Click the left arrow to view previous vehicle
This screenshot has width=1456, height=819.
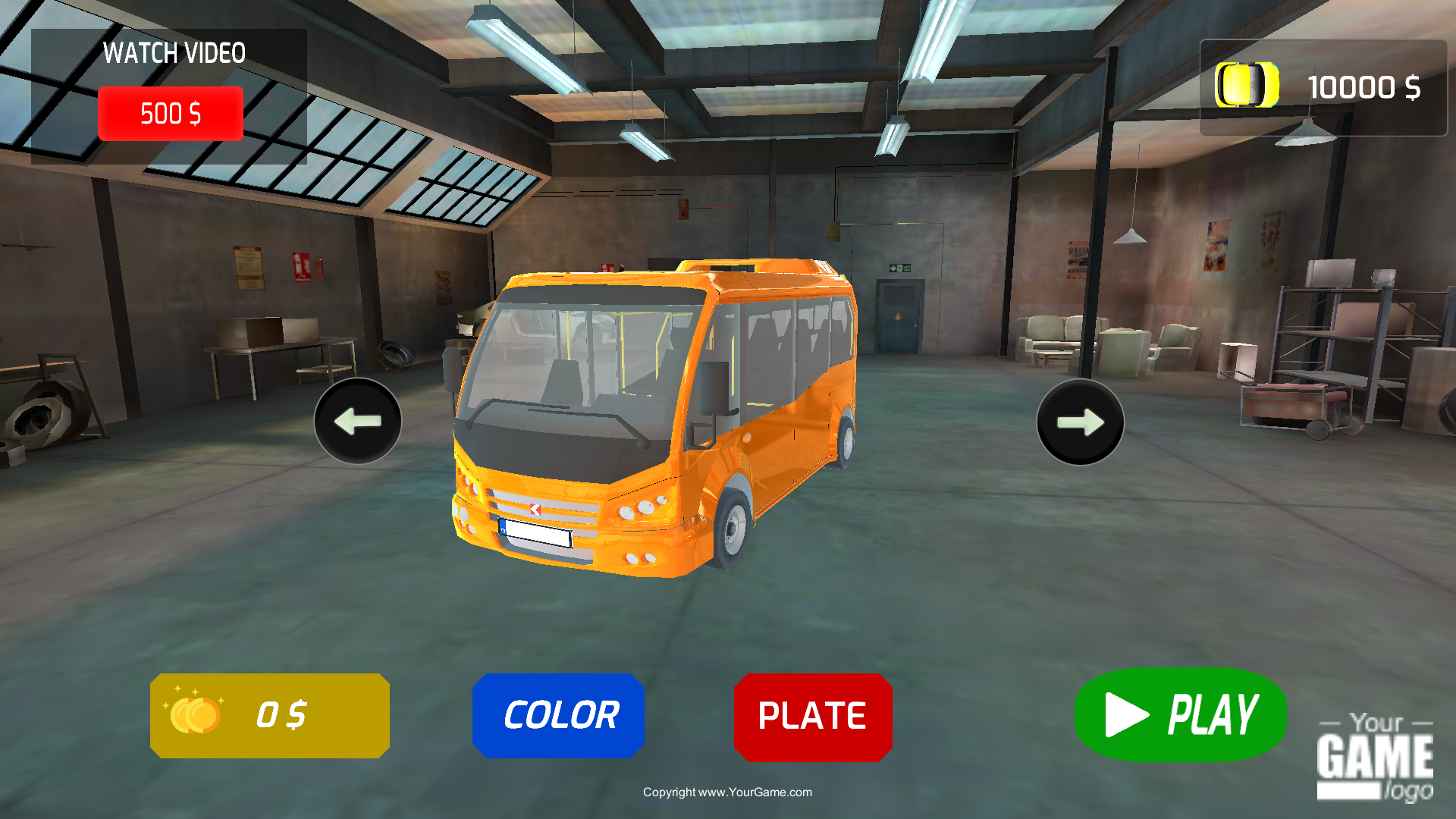(x=357, y=421)
